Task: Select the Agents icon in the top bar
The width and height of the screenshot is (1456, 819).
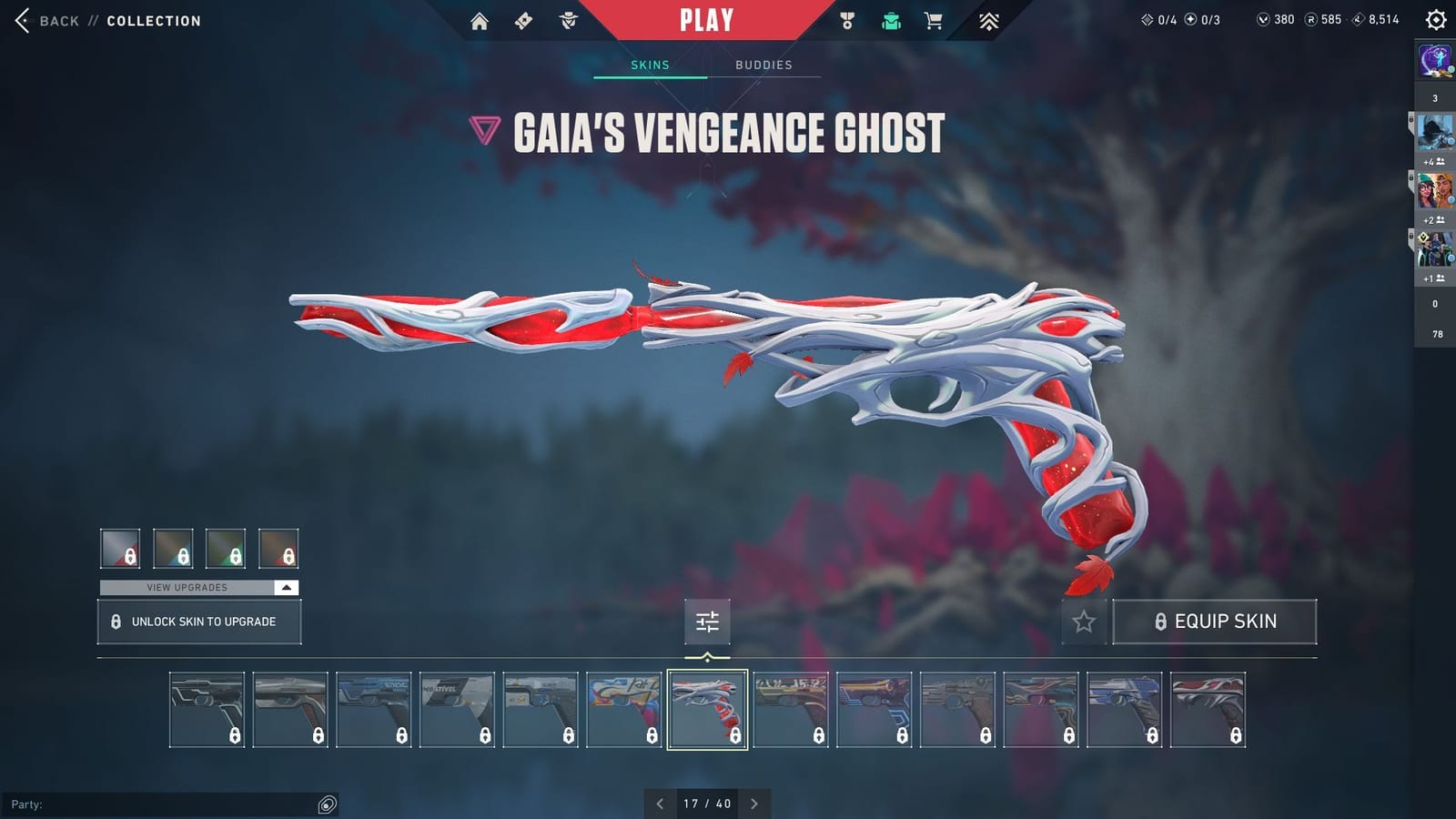Action: coord(568,20)
